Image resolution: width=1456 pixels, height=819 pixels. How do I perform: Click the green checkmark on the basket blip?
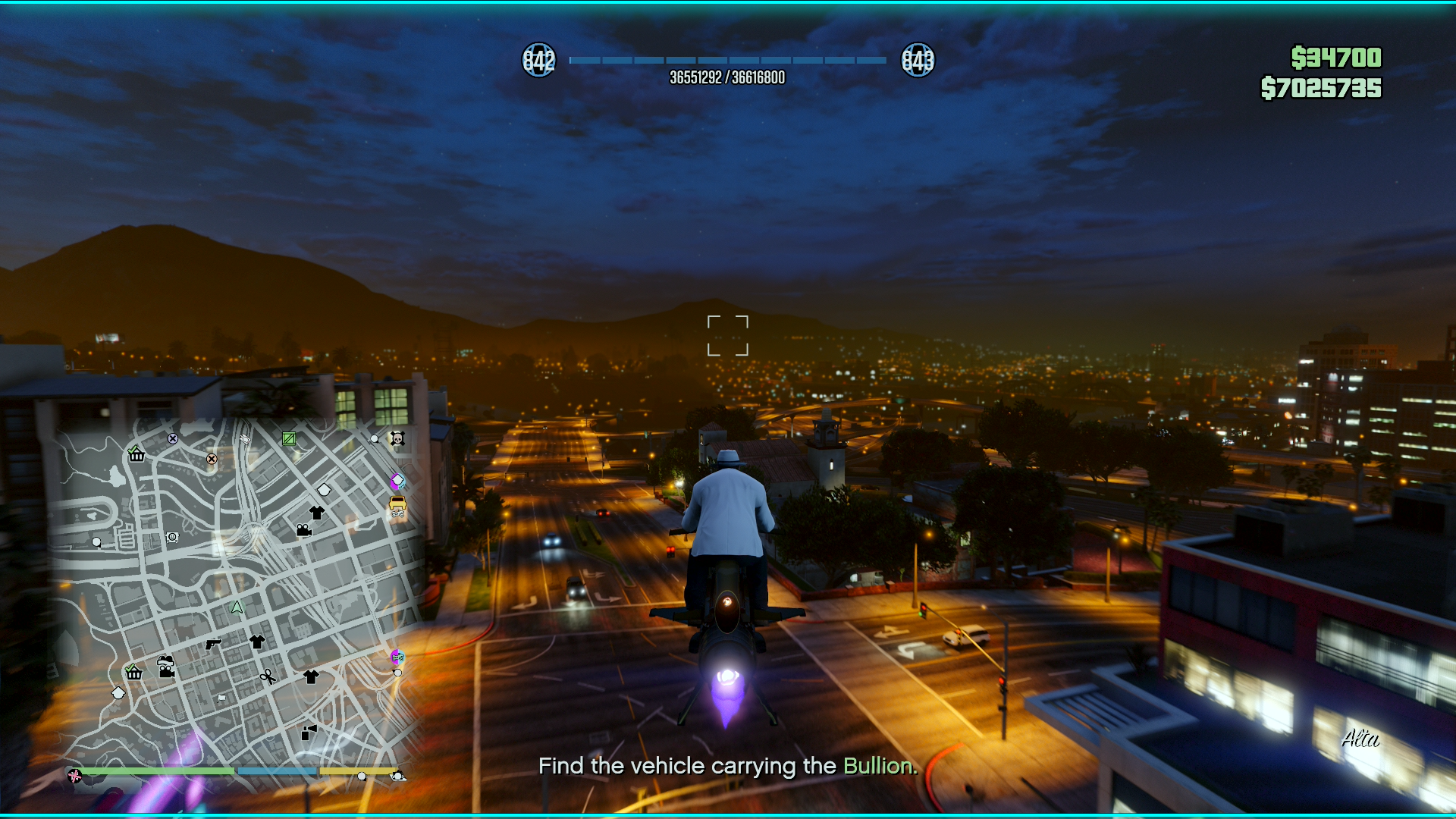pyautogui.click(x=134, y=450)
